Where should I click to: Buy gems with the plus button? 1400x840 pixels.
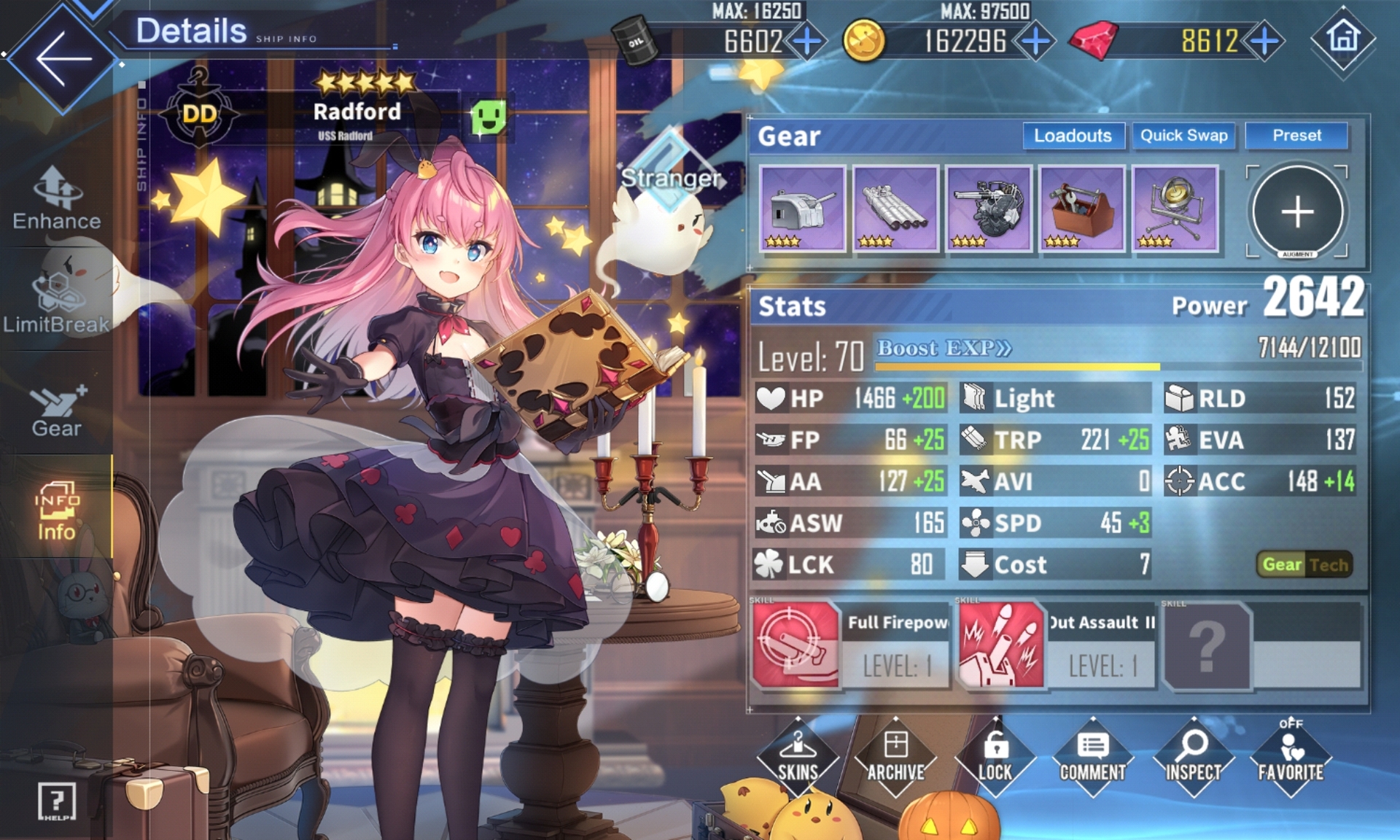[x=1264, y=42]
